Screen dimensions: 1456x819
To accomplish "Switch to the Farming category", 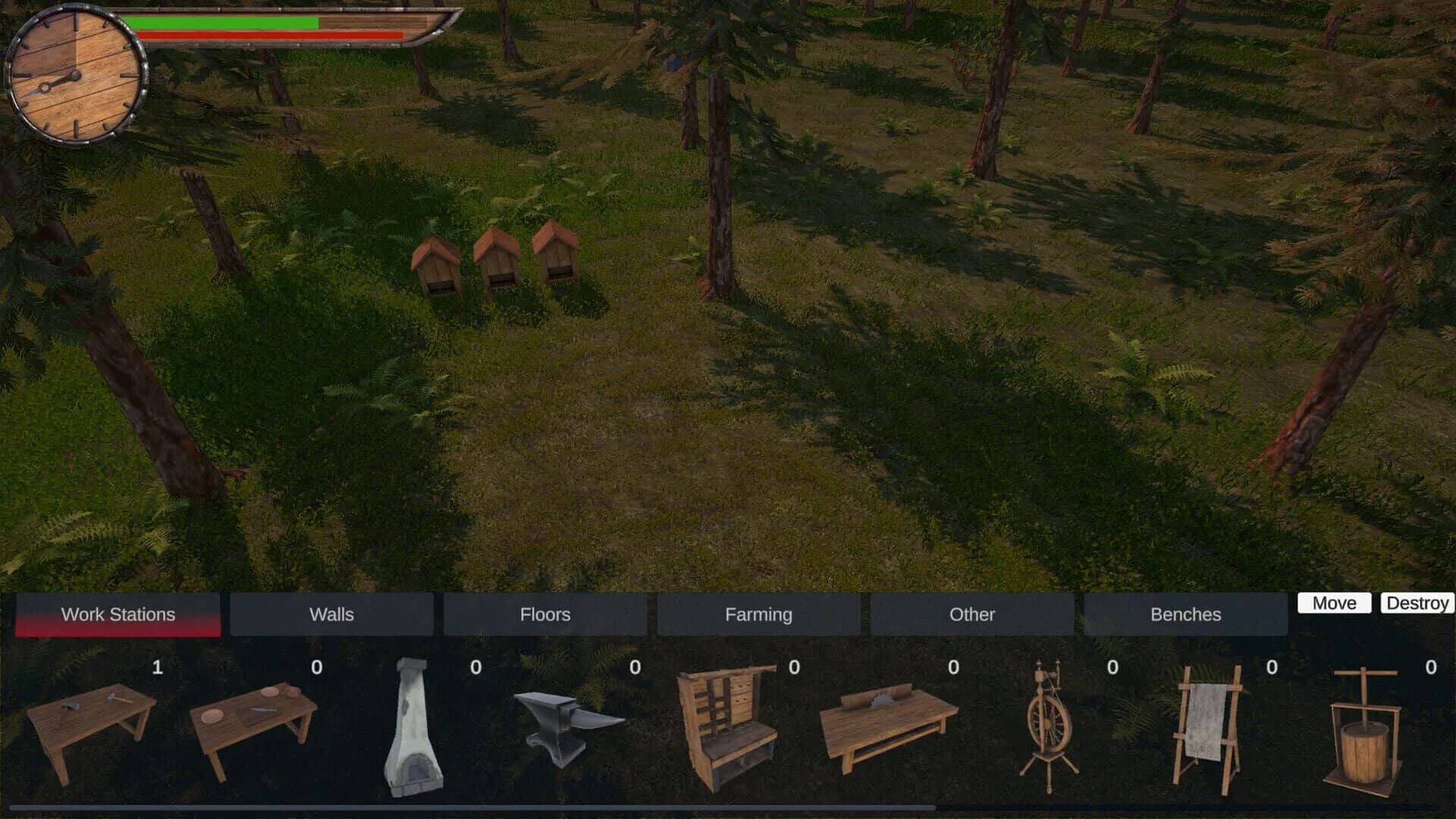I will (759, 614).
